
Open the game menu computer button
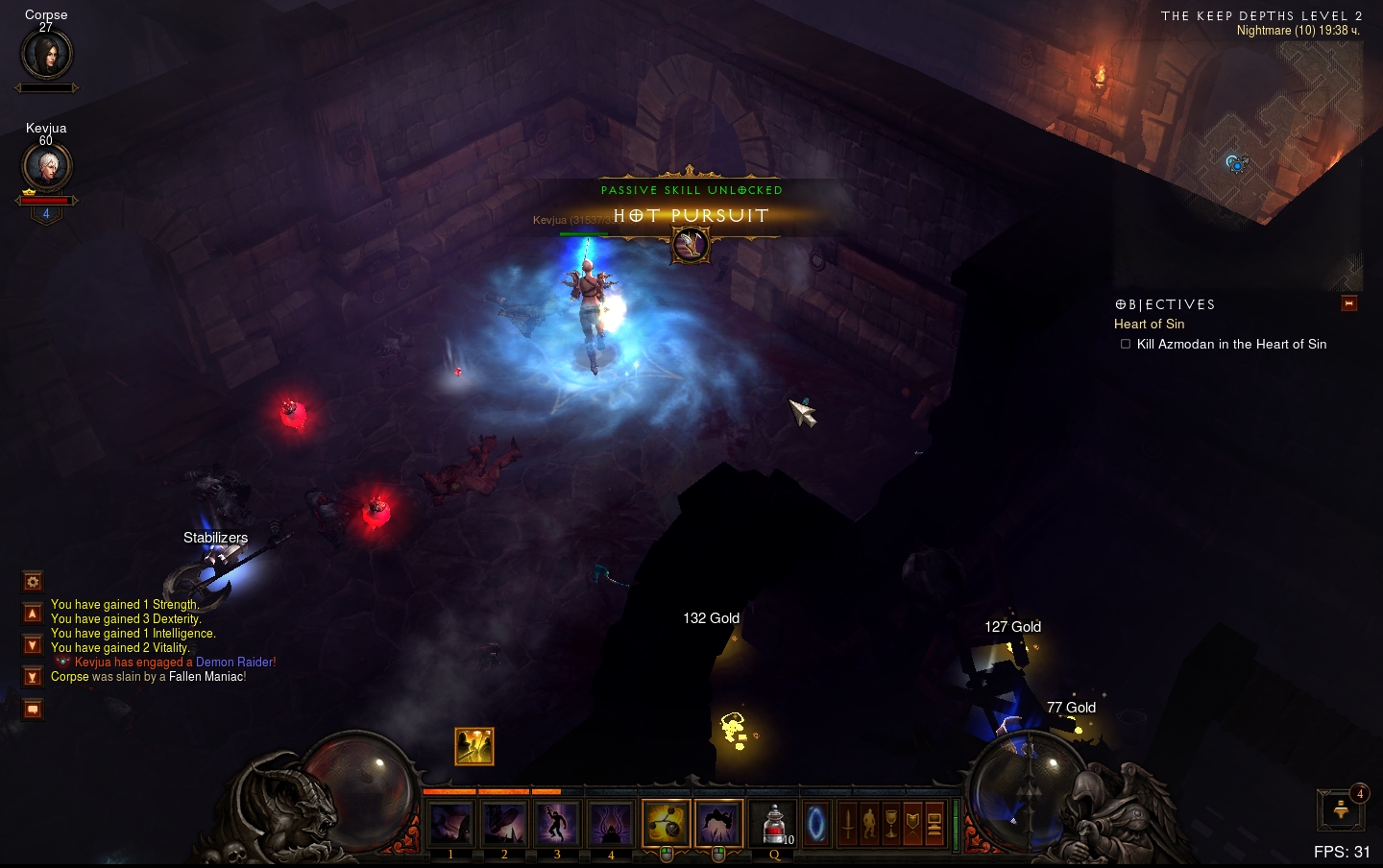pos(934,824)
